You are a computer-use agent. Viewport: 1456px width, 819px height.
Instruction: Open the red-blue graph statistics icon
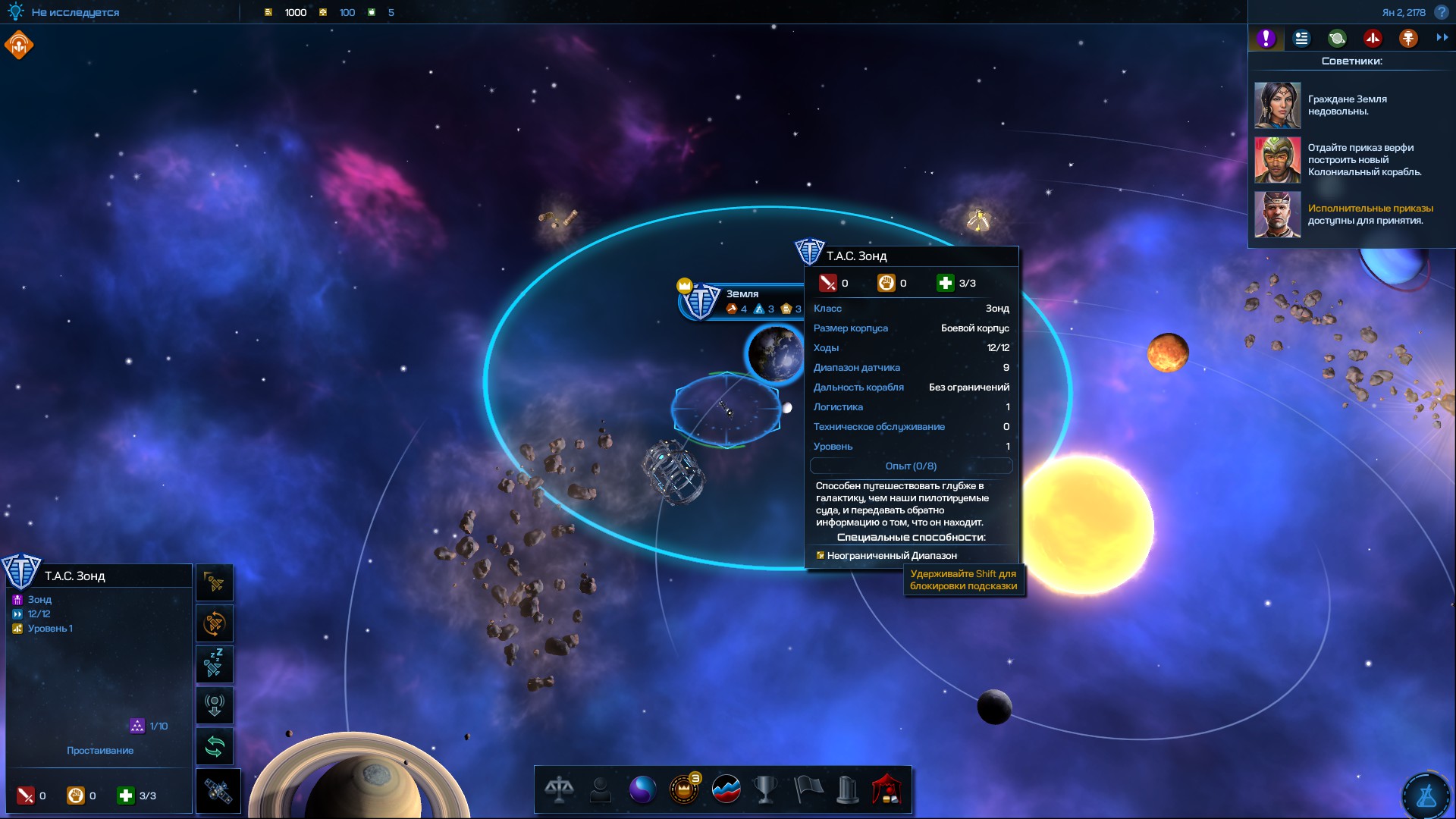pos(726,789)
